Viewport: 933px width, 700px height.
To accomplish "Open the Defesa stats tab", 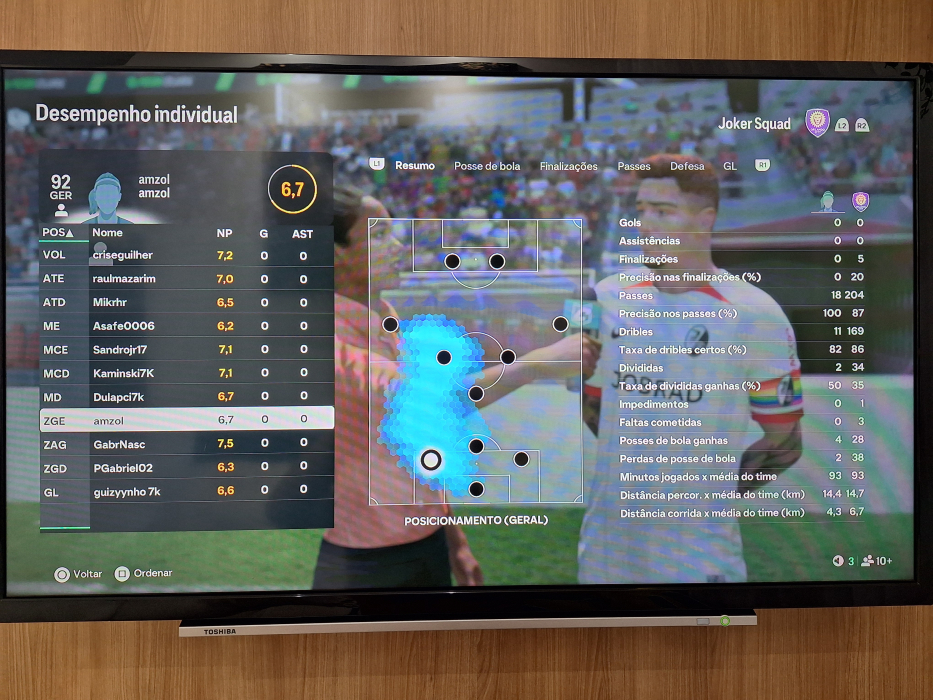I will pyautogui.click(x=687, y=166).
